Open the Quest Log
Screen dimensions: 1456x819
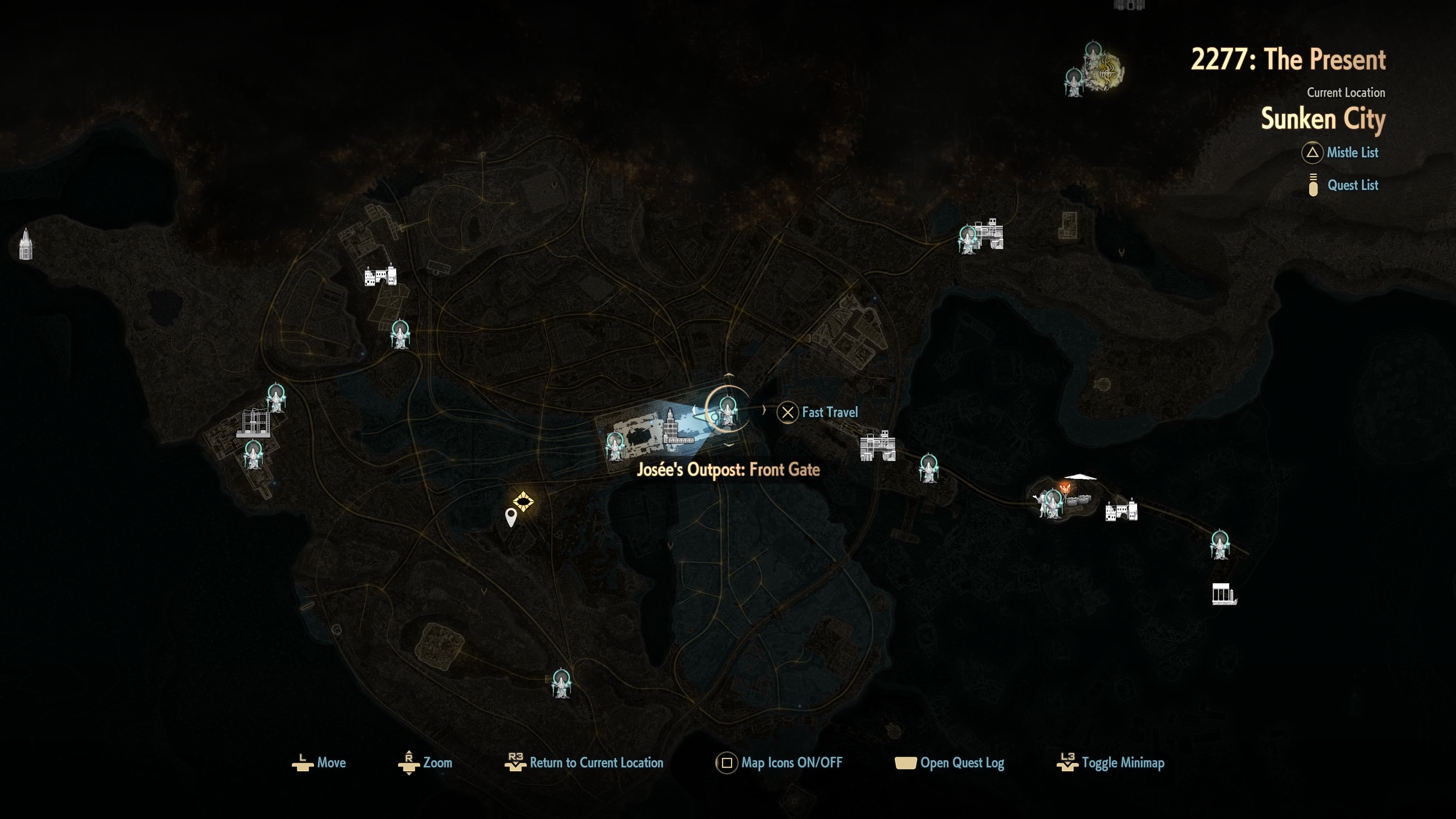pyautogui.click(x=949, y=763)
